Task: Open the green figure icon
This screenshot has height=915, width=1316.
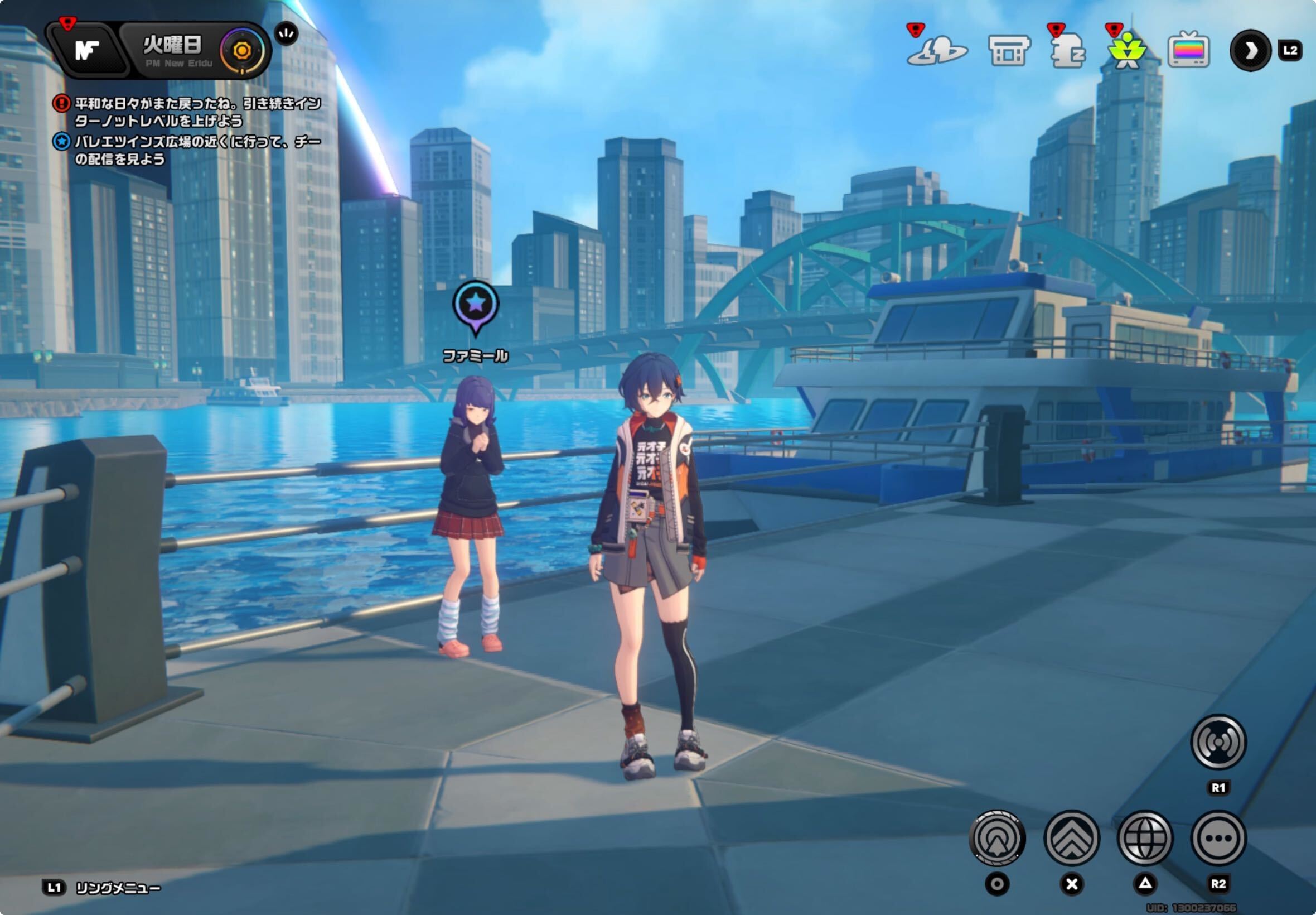Action: tap(1127, 51)
